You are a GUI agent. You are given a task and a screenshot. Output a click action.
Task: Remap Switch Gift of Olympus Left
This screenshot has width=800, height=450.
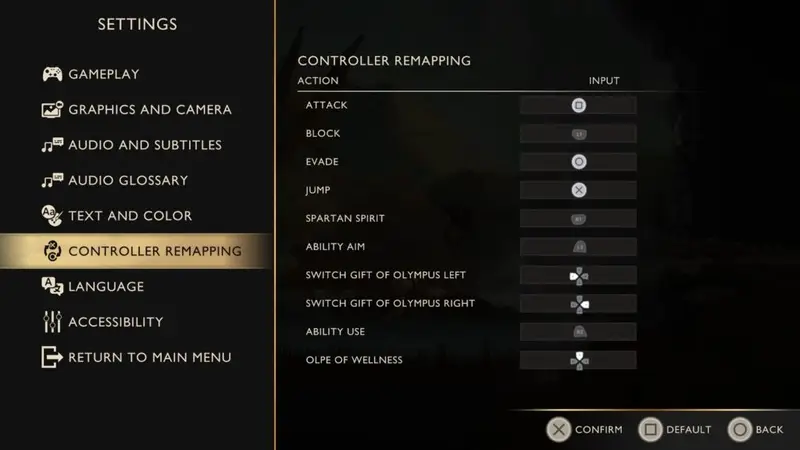(x=578, y=275)
